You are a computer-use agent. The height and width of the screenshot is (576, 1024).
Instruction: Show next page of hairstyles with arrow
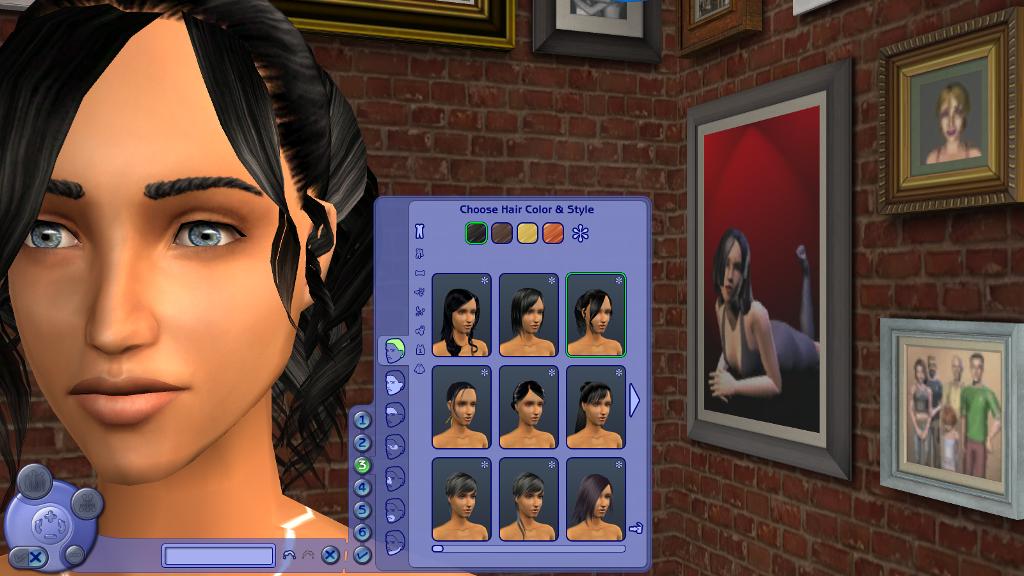click(x=633, y=400)
